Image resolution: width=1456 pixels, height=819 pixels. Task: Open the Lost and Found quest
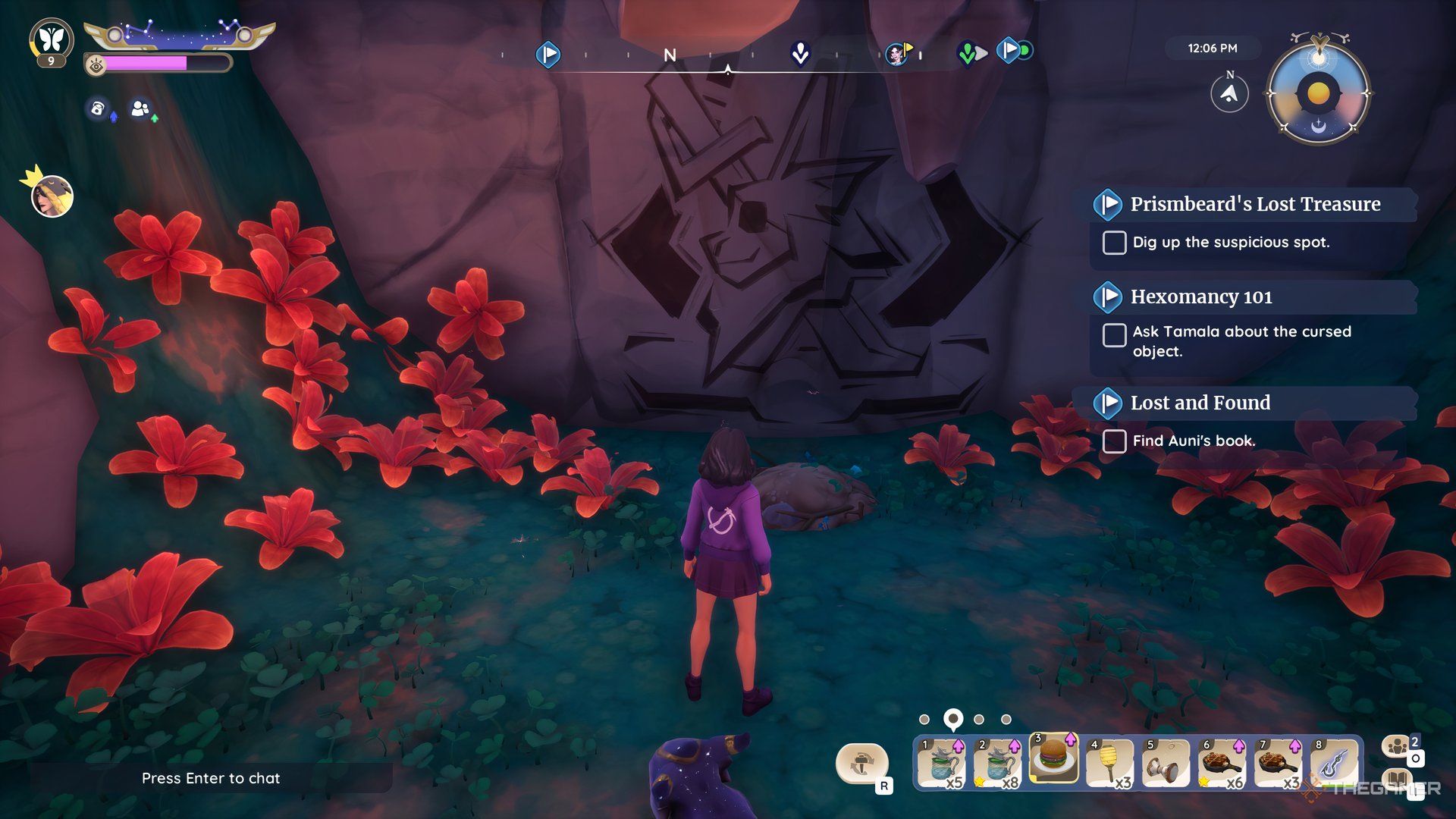click(x=1200, y=403)
